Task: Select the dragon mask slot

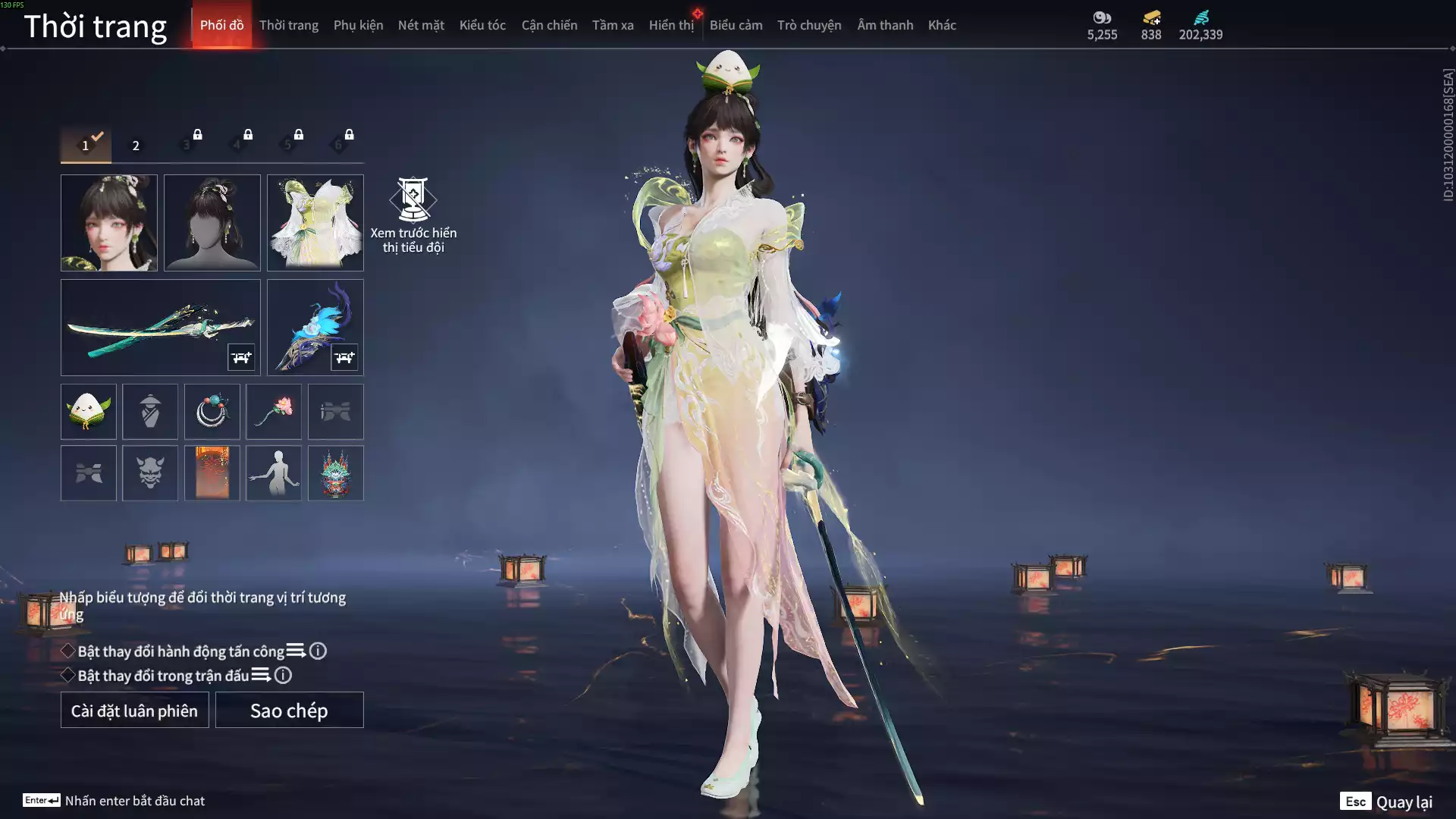Action: pyautogui.click(x=335, y=473)
